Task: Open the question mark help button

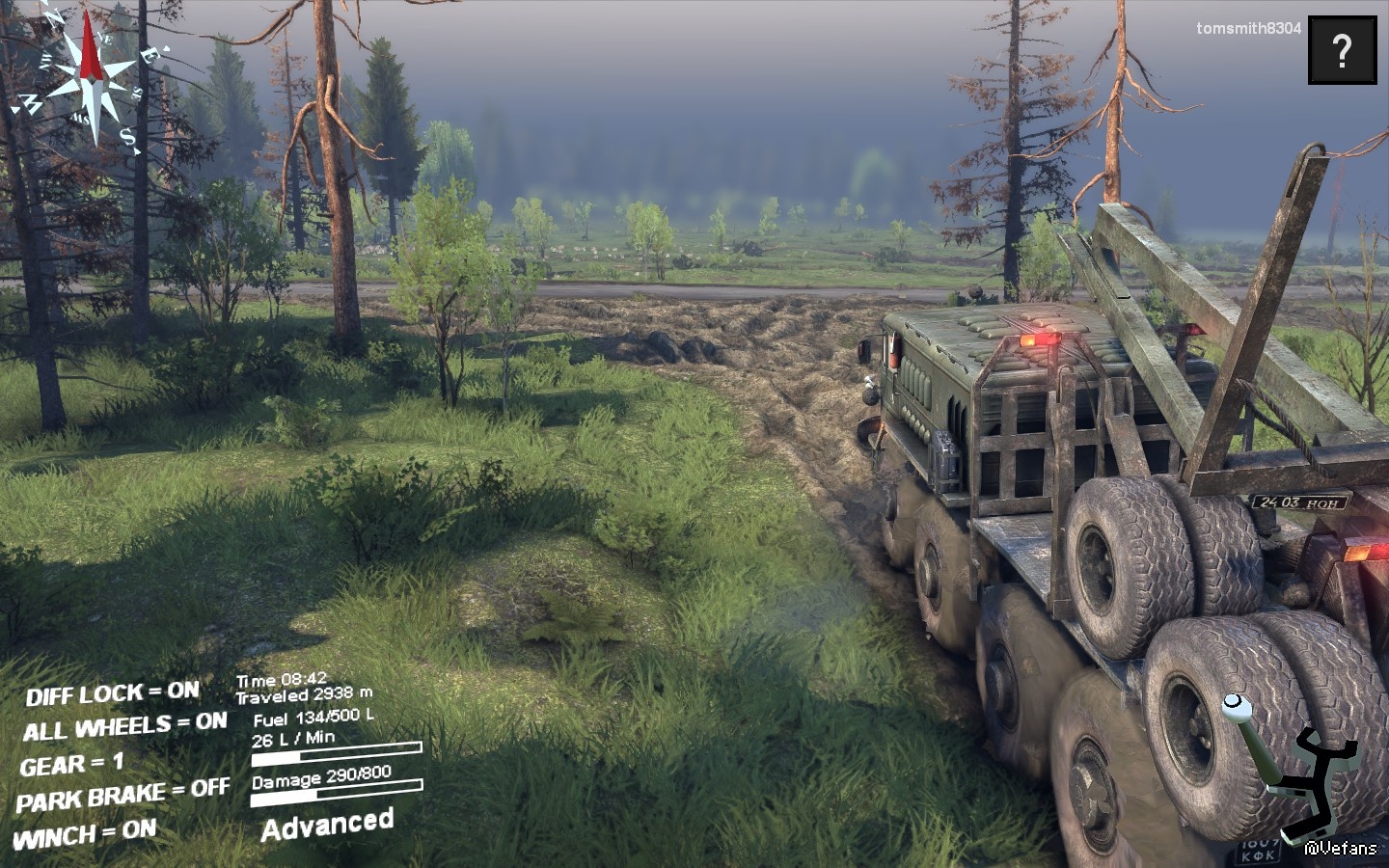Action: coord(1342,49)
